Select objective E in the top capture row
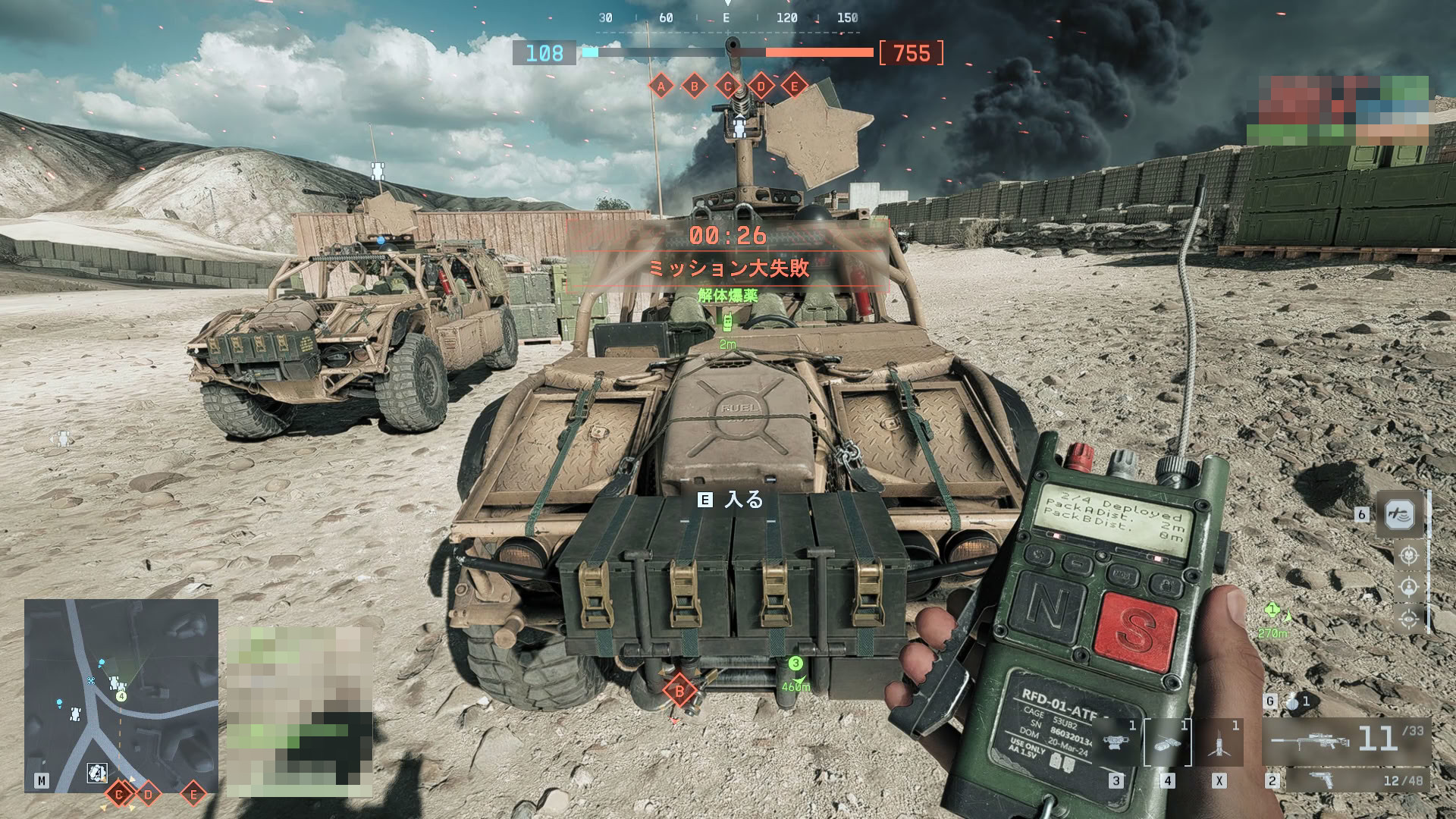This screenshot has height=819, width=1456. coord(795,86)
